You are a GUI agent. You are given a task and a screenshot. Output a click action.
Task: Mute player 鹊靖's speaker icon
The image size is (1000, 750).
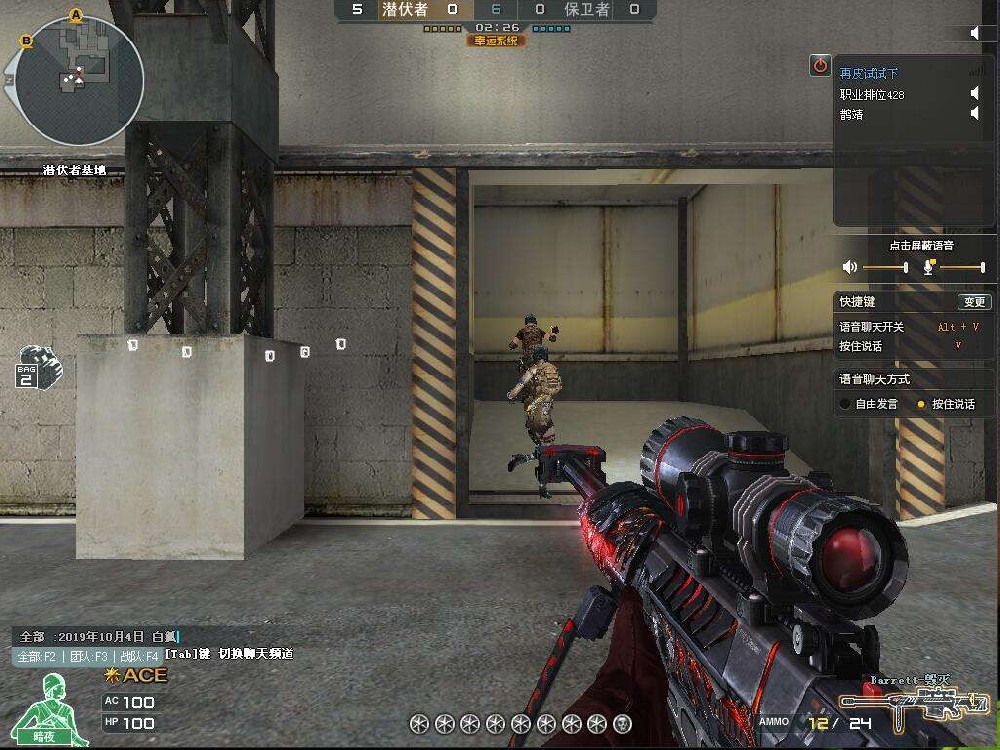975,114
